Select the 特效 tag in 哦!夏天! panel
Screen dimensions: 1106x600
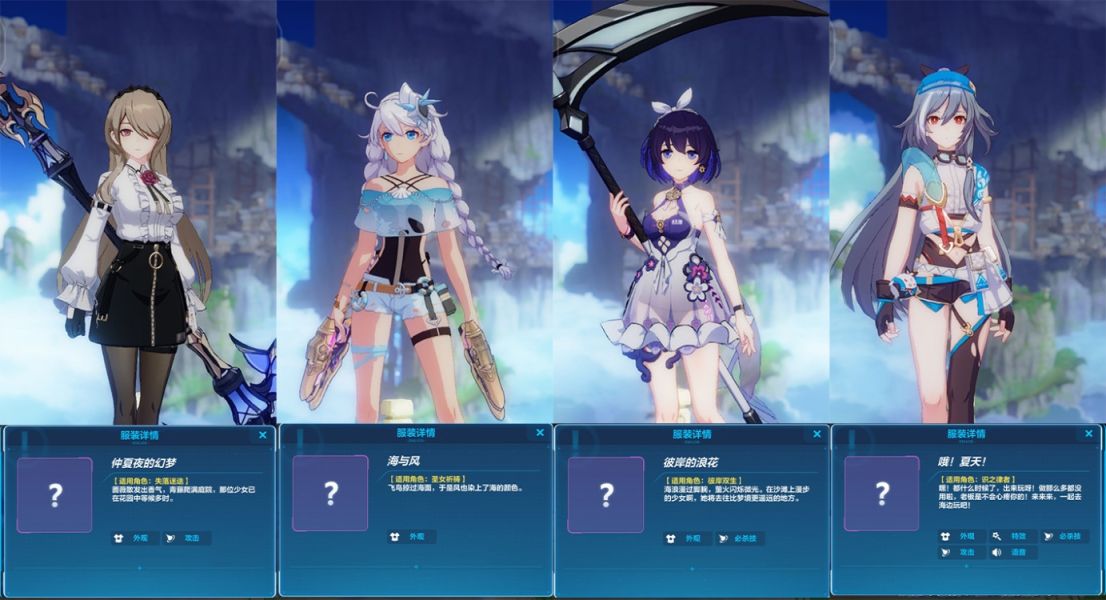tap(1012, 536)
